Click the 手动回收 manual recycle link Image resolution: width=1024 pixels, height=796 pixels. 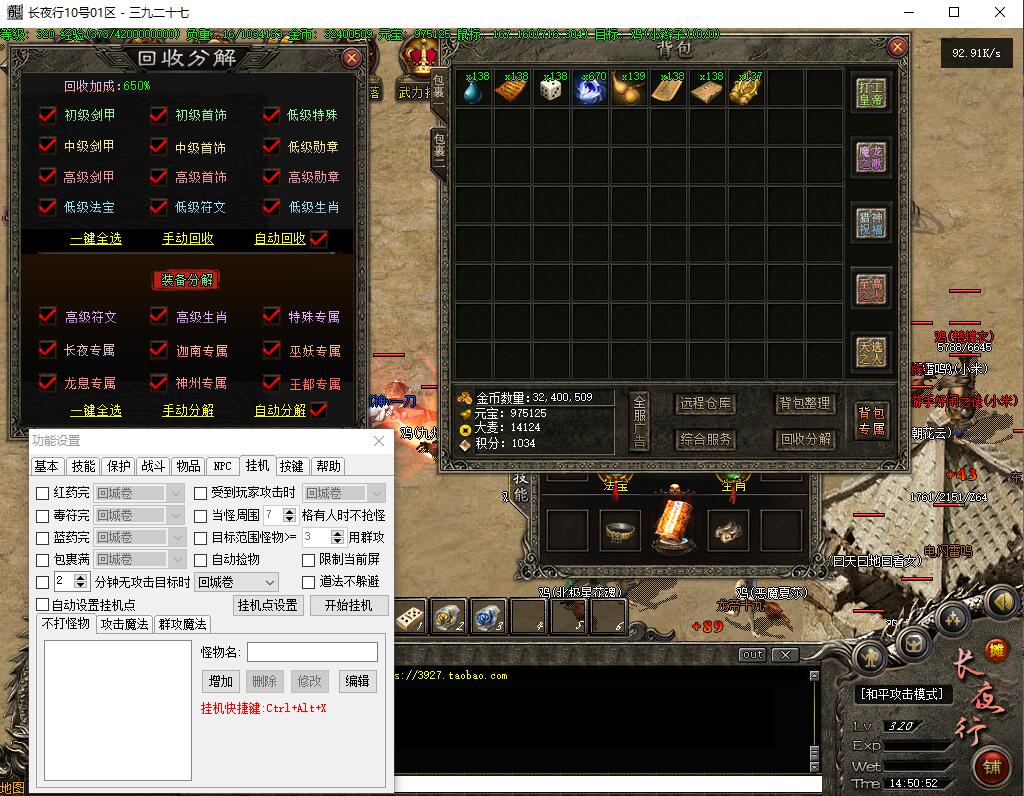point(188,239)
